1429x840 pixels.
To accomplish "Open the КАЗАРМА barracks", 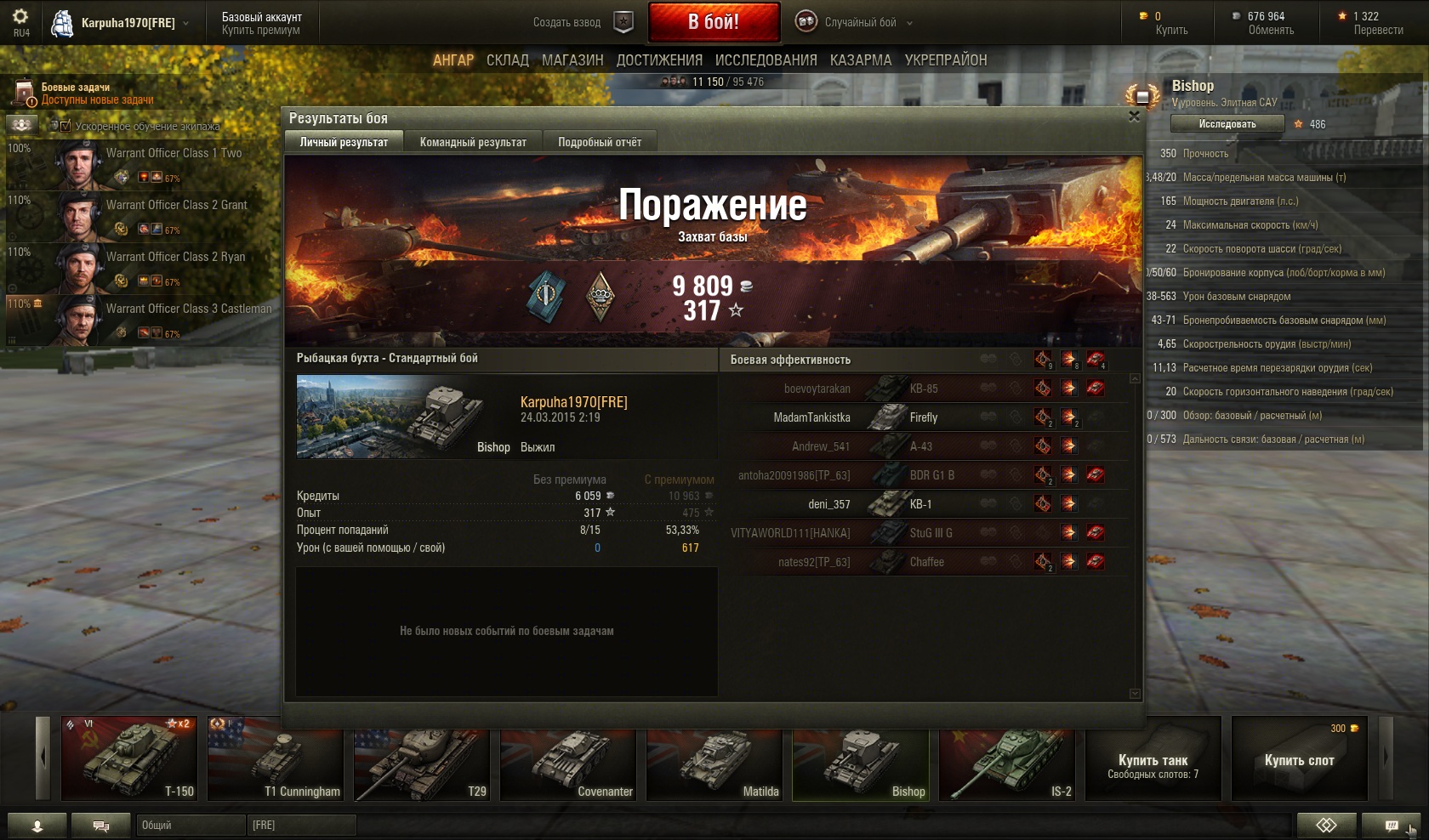I will pos(861,60).
